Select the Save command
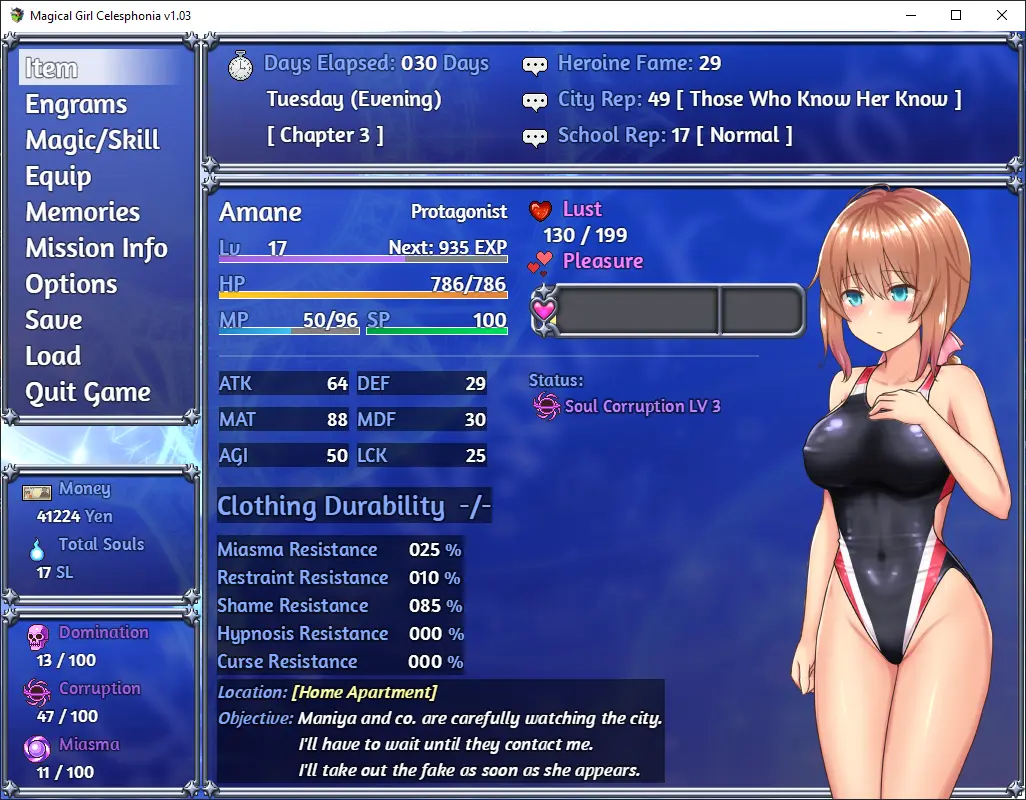The height and width of the screenshot is (800, 1026). 54,320
